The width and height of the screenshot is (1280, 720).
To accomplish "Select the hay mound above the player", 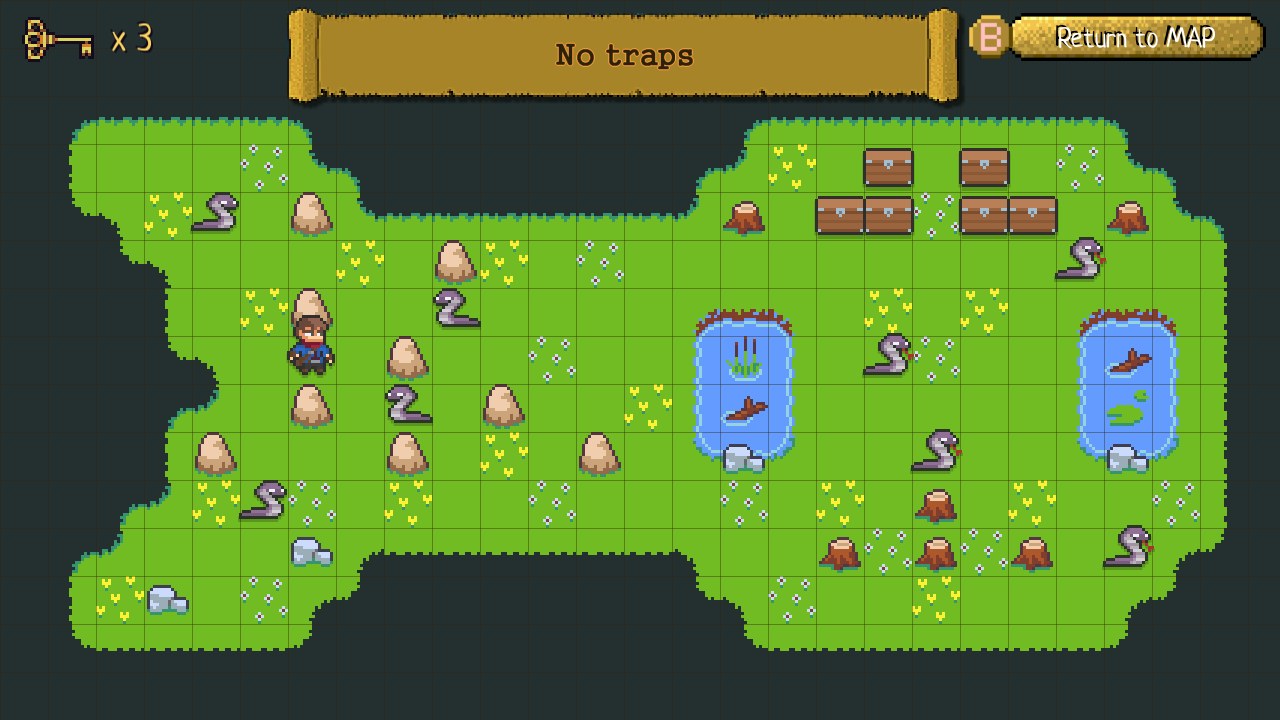I will 310,300.
